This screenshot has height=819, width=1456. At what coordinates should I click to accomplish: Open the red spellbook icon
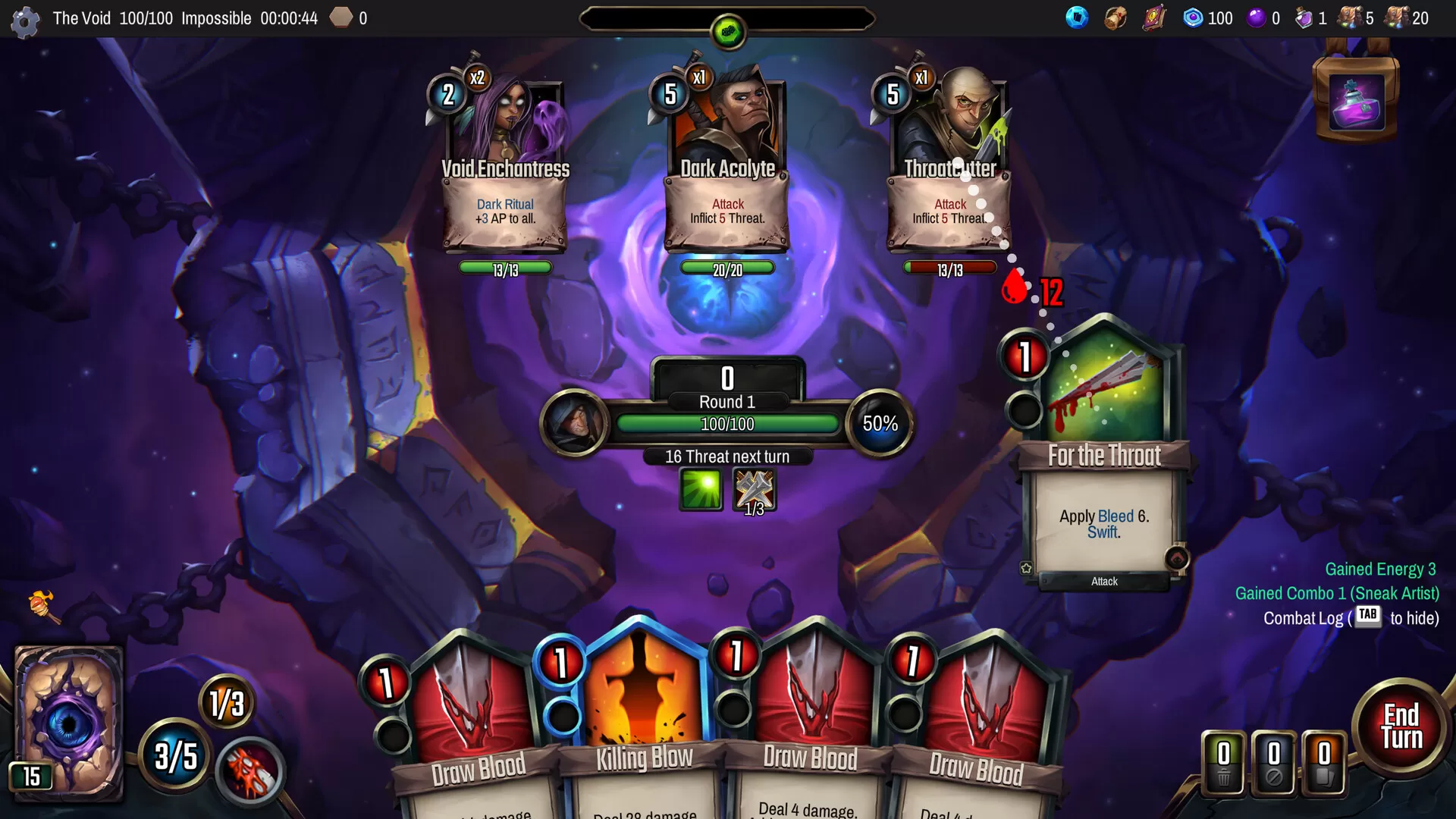click(x=1153, y=17)
